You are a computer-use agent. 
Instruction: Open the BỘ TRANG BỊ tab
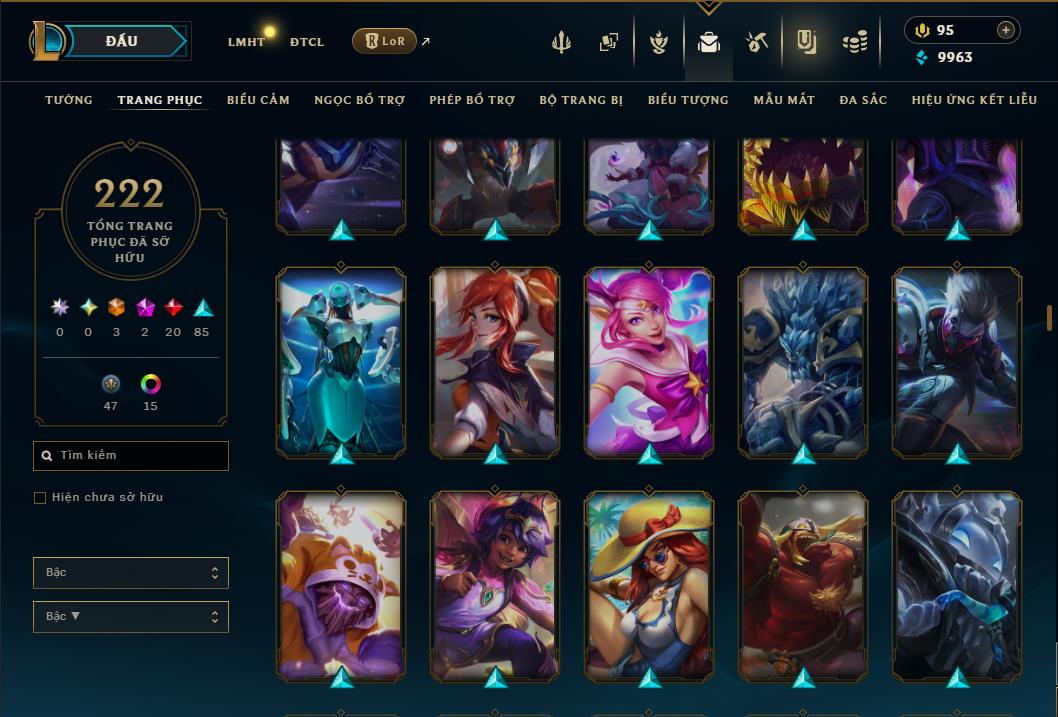tap(581, 100)
